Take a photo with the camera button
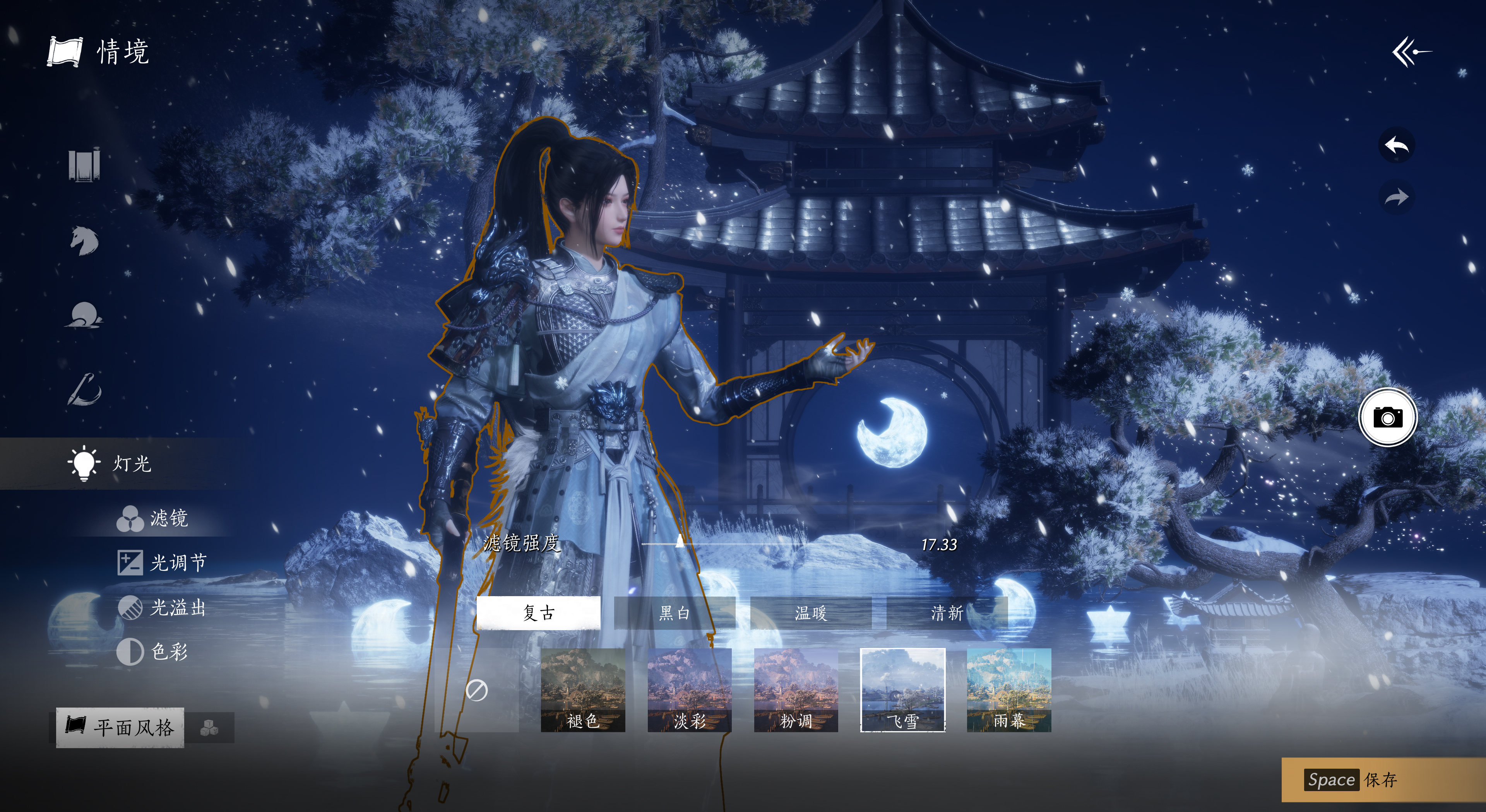The image size is (1486, 812). pos(1387,417)
